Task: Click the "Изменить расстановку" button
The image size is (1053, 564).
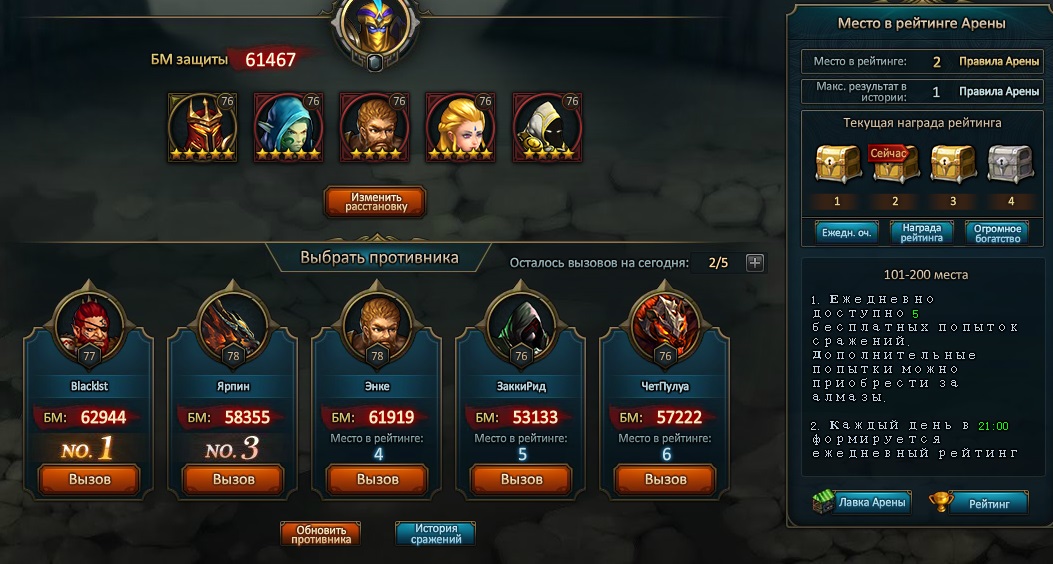Action: coord(375,201)
